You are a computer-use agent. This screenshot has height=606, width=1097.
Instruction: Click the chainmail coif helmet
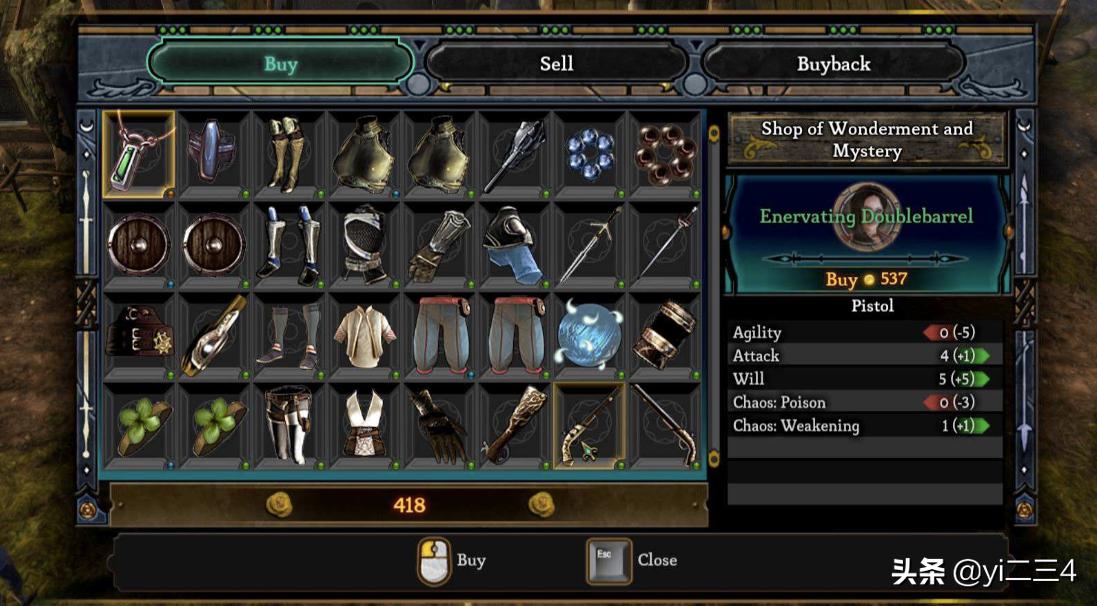click(x=364, y=243)
